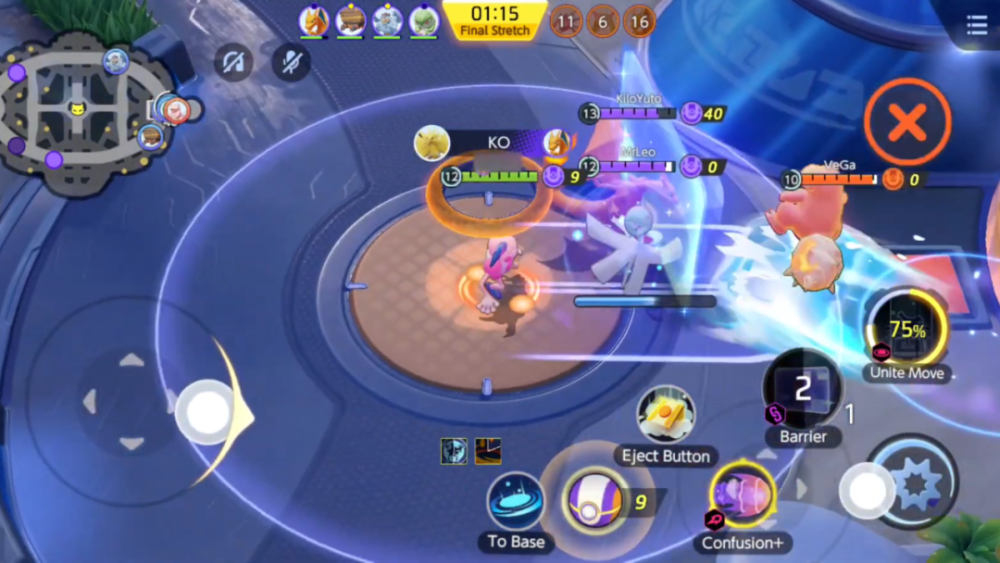This screenshot has width=1000, height=563.
Task: Tap the To Base recall button
Action: point(516,502)
